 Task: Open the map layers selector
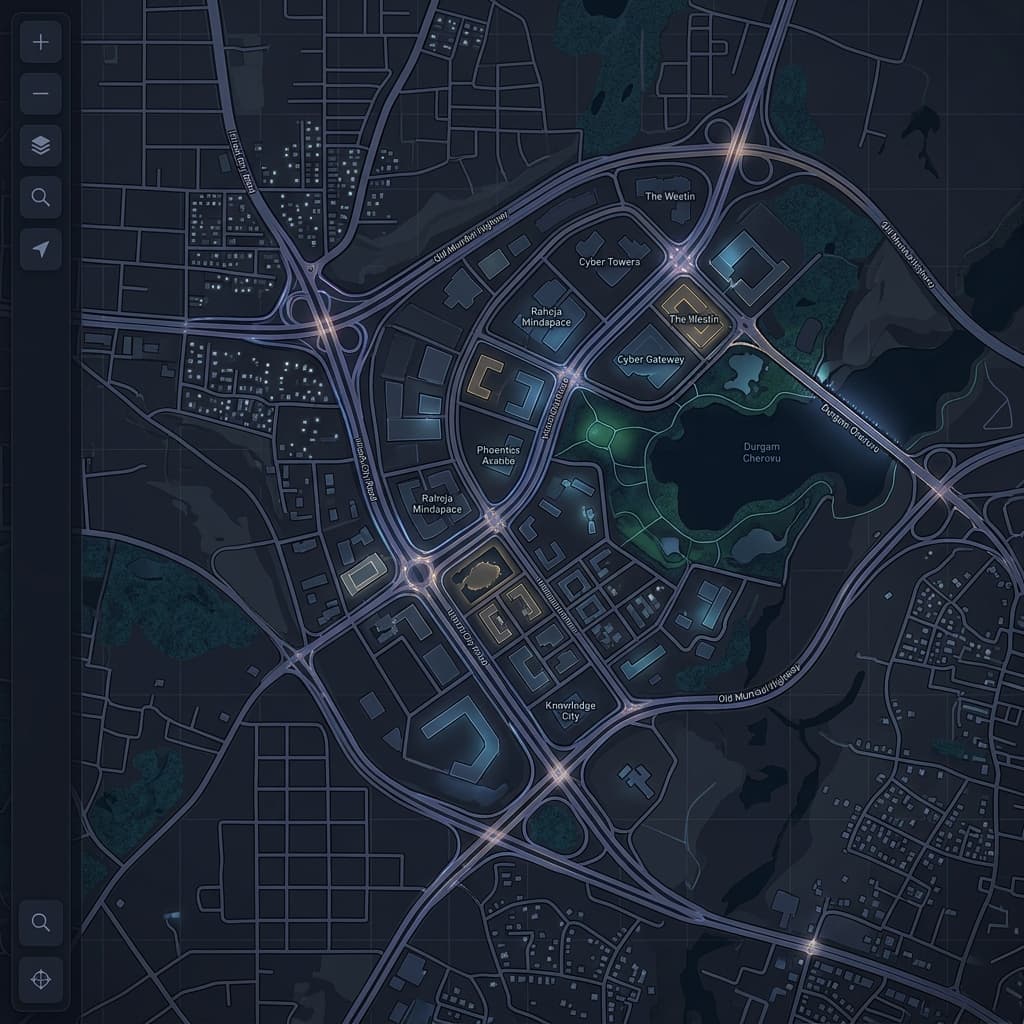[x=41, y=146]
